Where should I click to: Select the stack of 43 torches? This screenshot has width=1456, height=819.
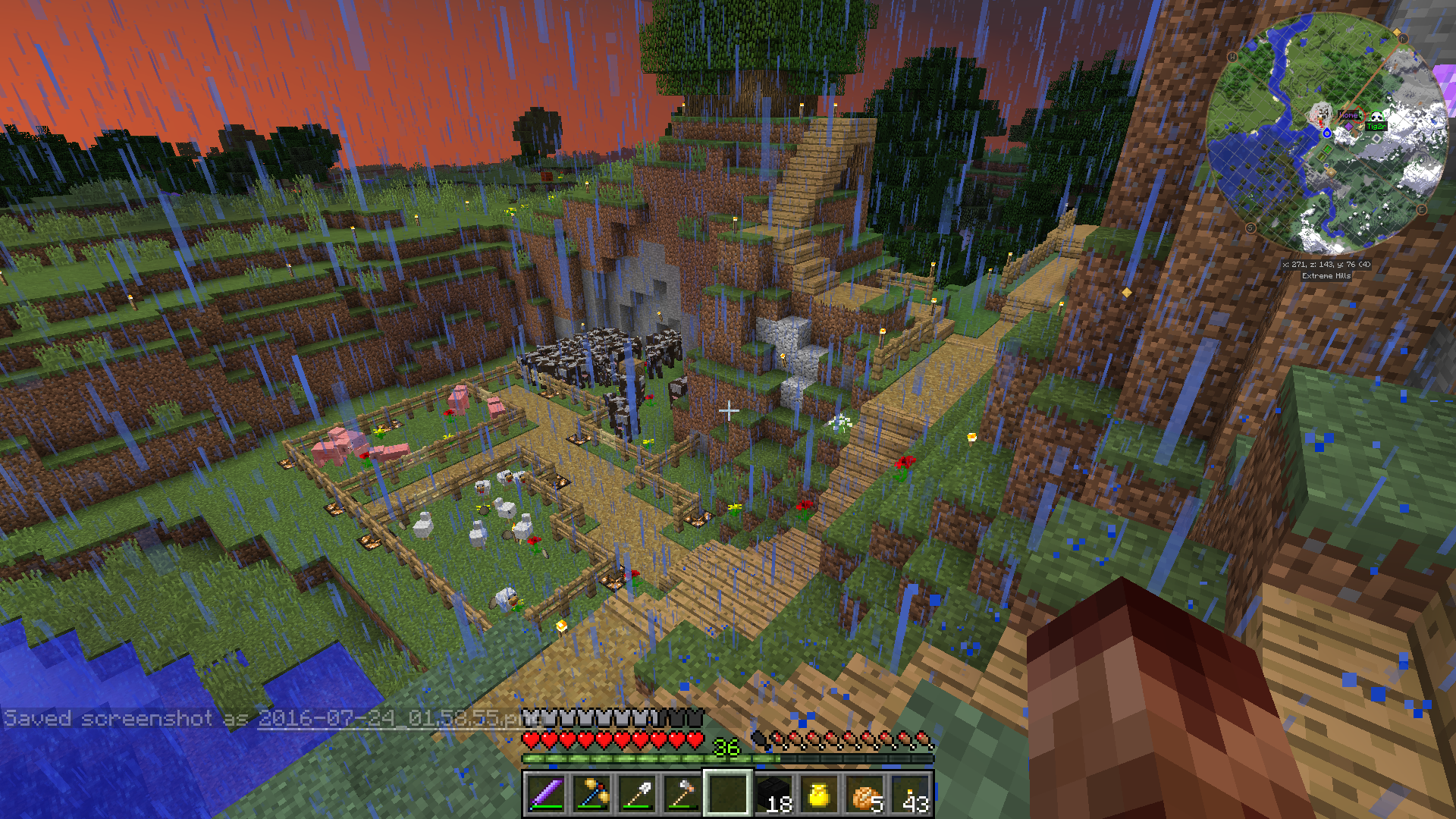pos(910,794)
